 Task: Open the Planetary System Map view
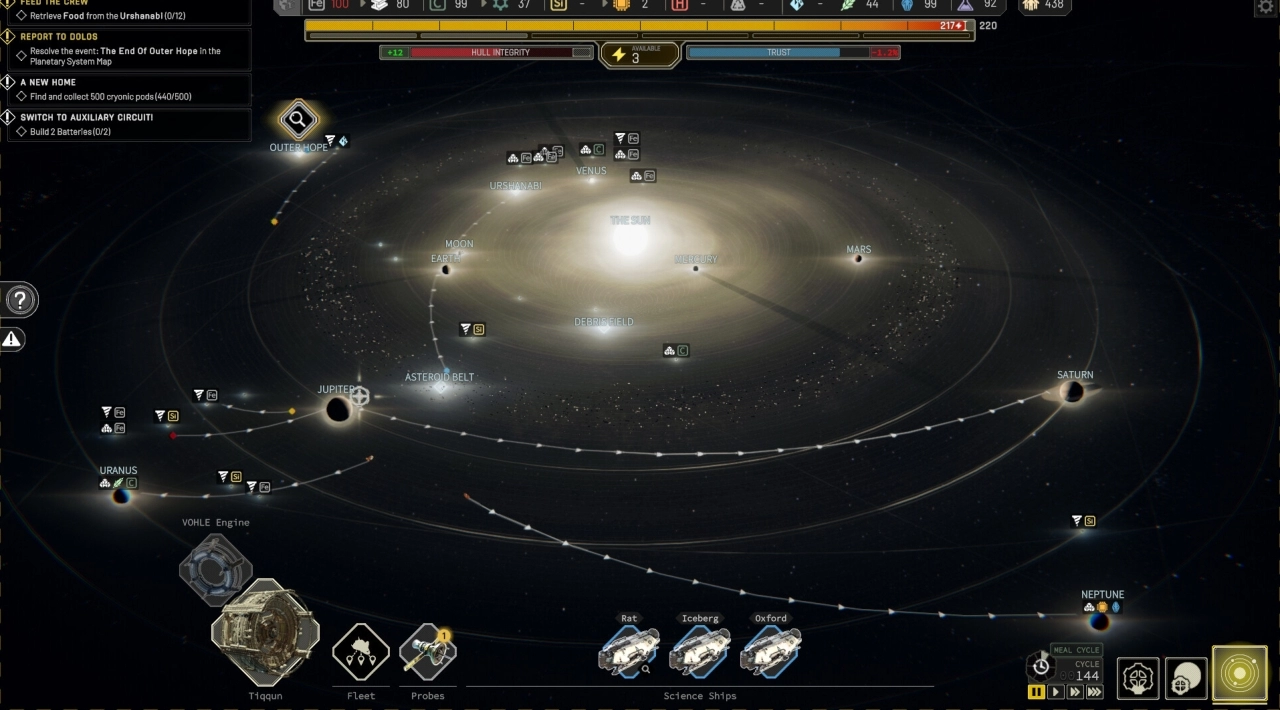pos(1239,674)
